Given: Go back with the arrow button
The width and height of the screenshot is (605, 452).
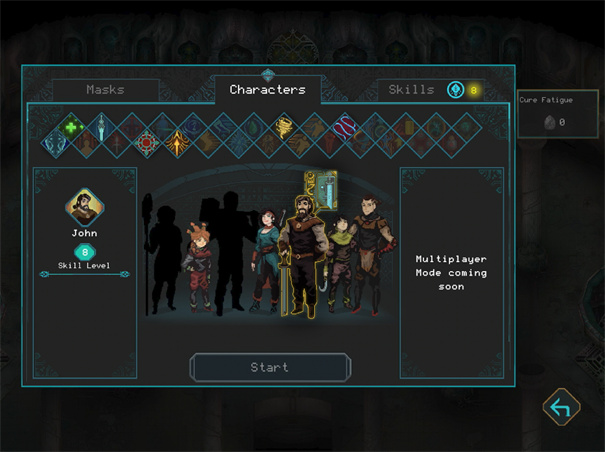Looking at the screenshot, I should pyautogui.click(x=561, y=407).
